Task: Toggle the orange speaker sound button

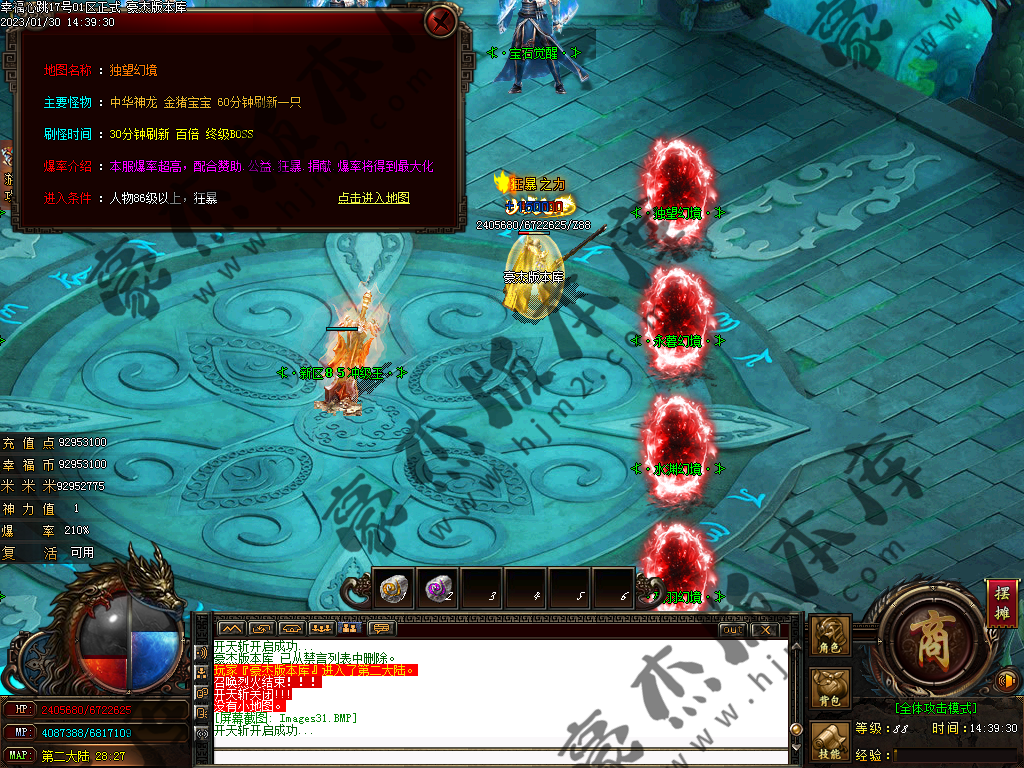Action: click(x=1007, y=682)
